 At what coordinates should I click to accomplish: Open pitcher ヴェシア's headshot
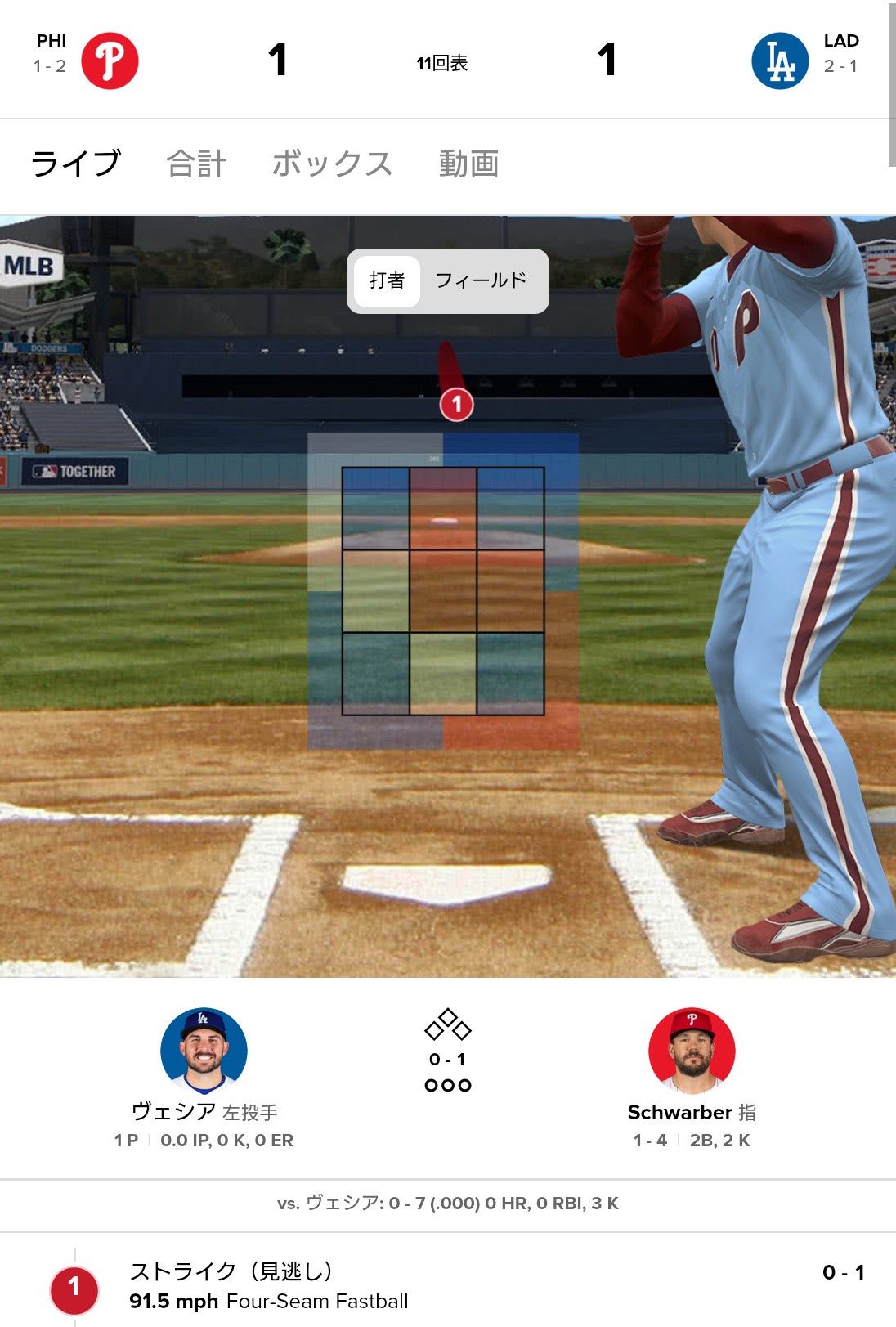pos(204,1051)
